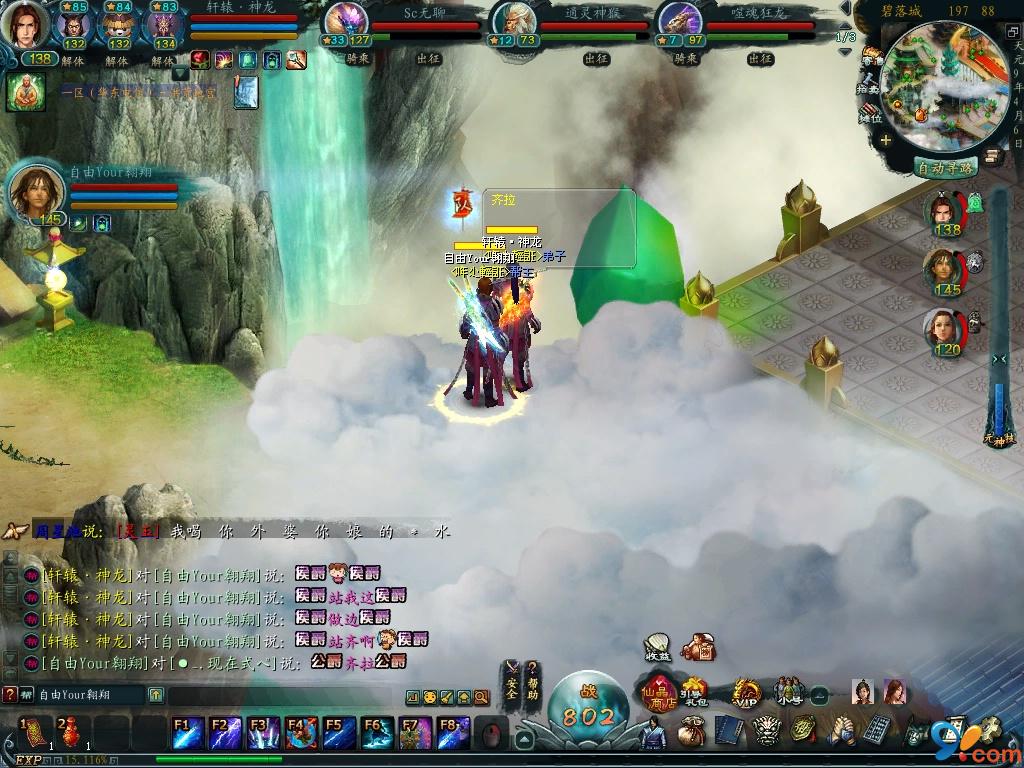
Task: Click the 帮助 help button
Action: (533, 681)
